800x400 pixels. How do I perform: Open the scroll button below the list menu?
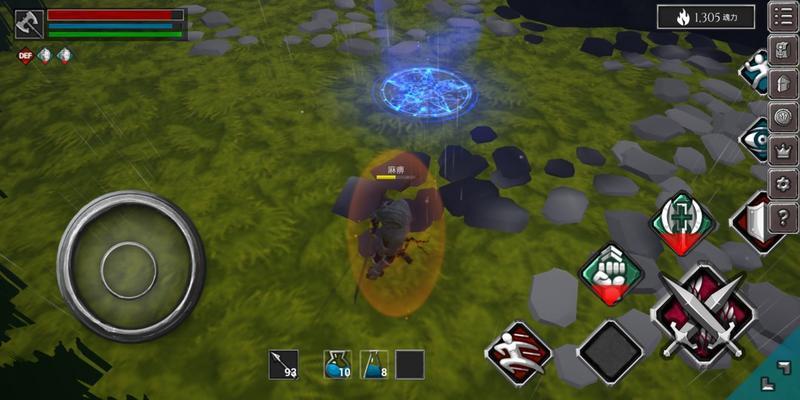[x=783, y=50]
